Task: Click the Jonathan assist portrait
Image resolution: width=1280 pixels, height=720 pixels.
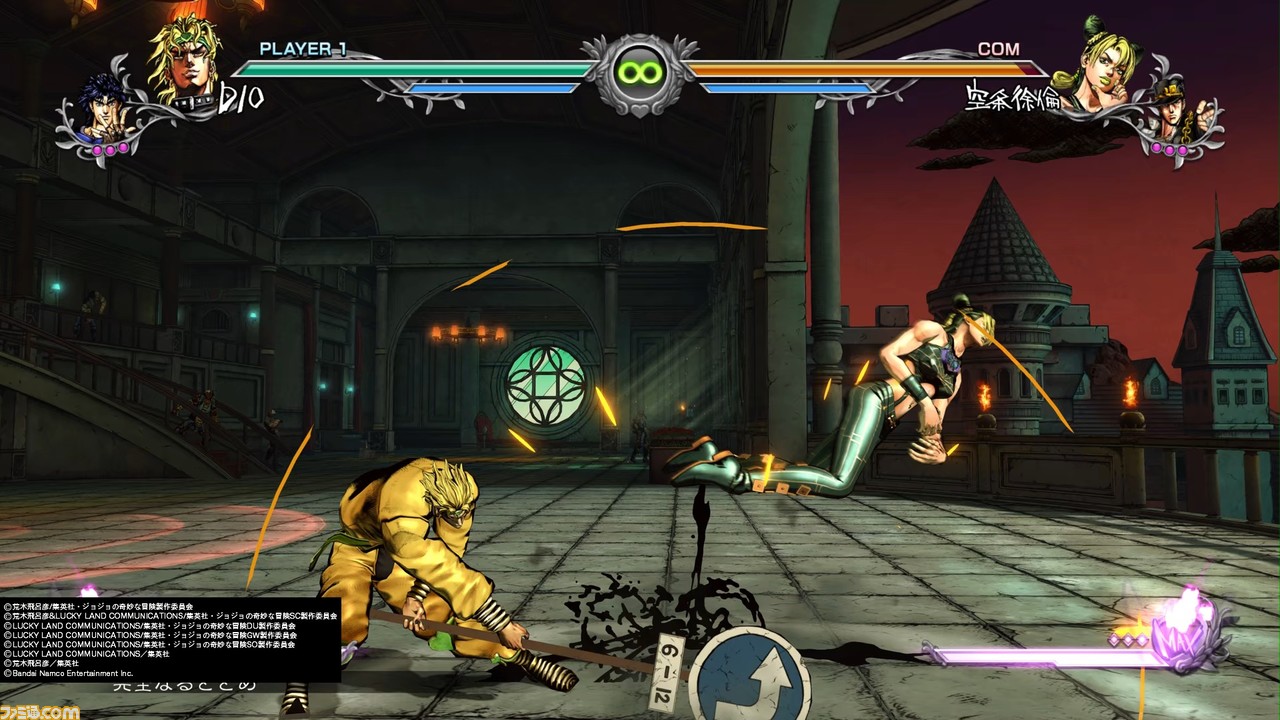Action: tap(106, 110)
